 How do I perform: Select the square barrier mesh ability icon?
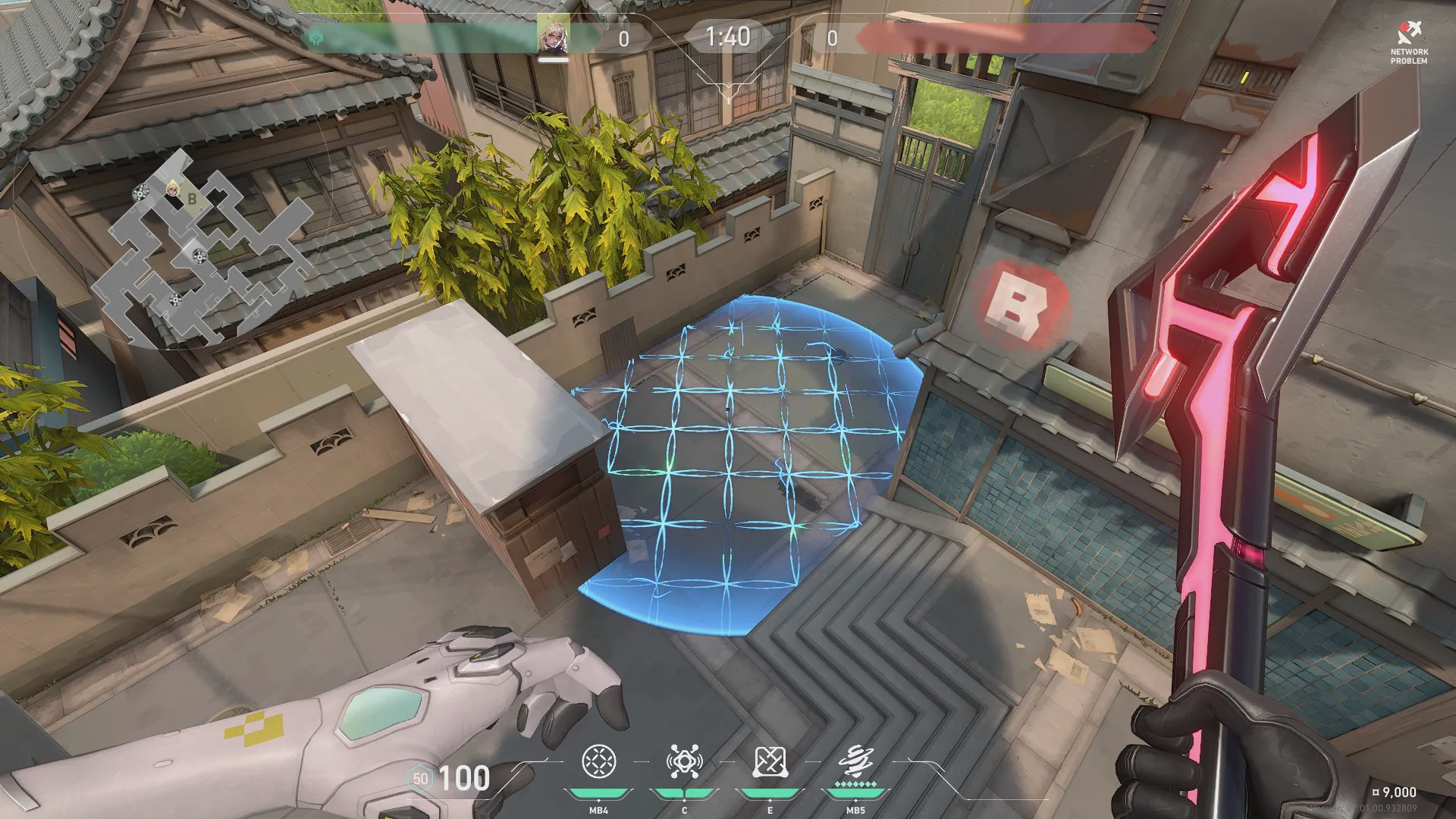tap(770, 761)
